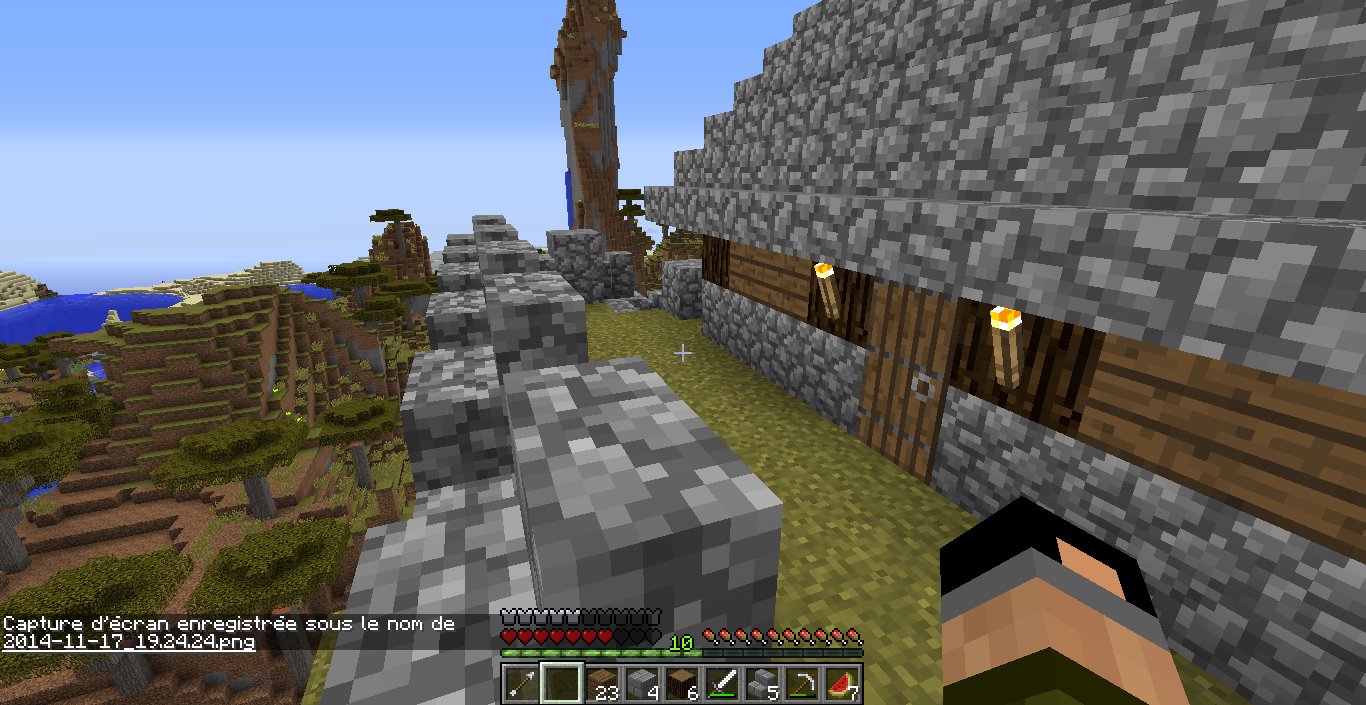Choose the wooden planks stack of 23
The height and width of the screenshot is (705, 1366).
pyautogui.click(x=601, y=684)
